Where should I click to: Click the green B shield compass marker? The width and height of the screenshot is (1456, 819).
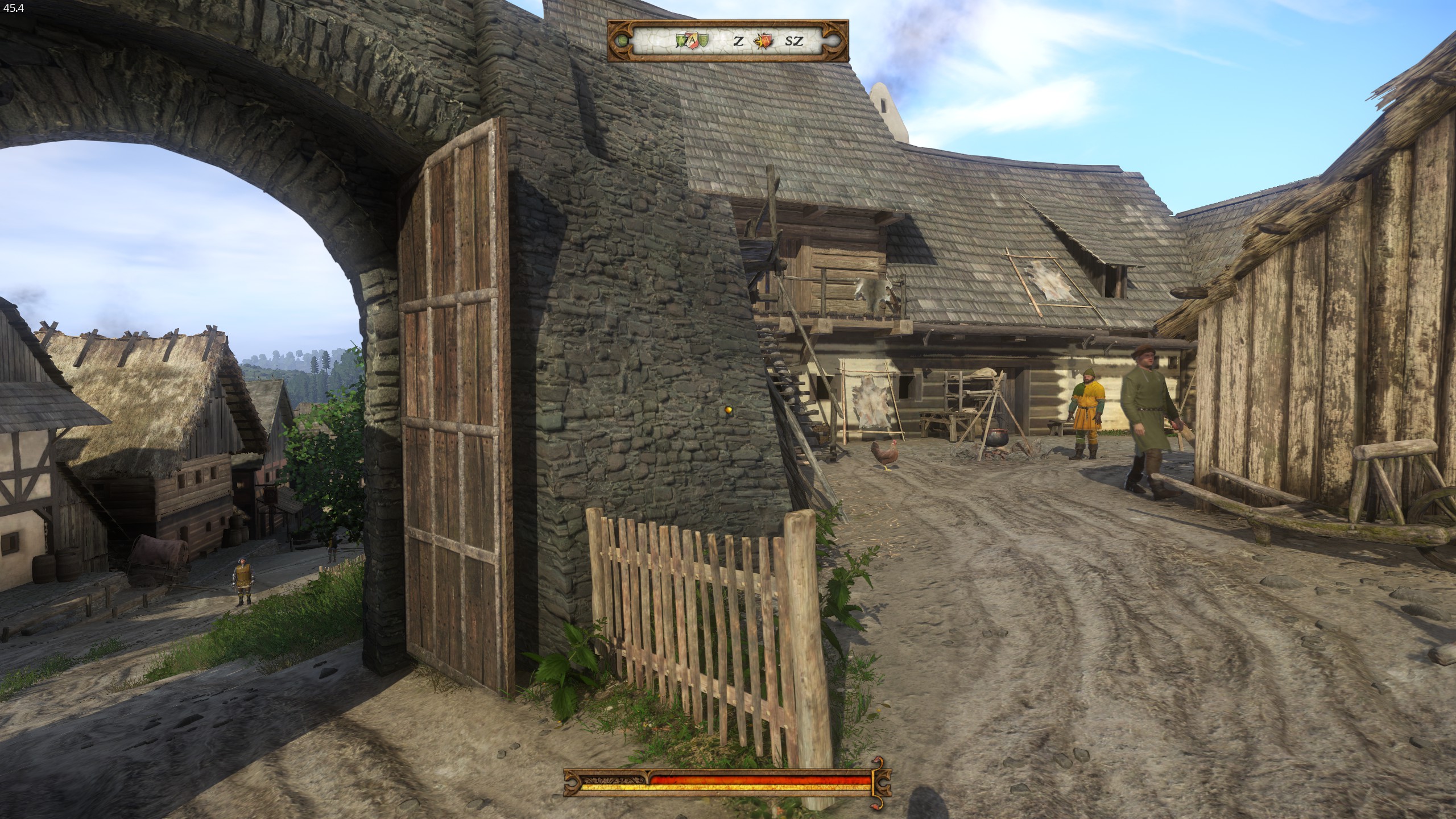[704, 40]
